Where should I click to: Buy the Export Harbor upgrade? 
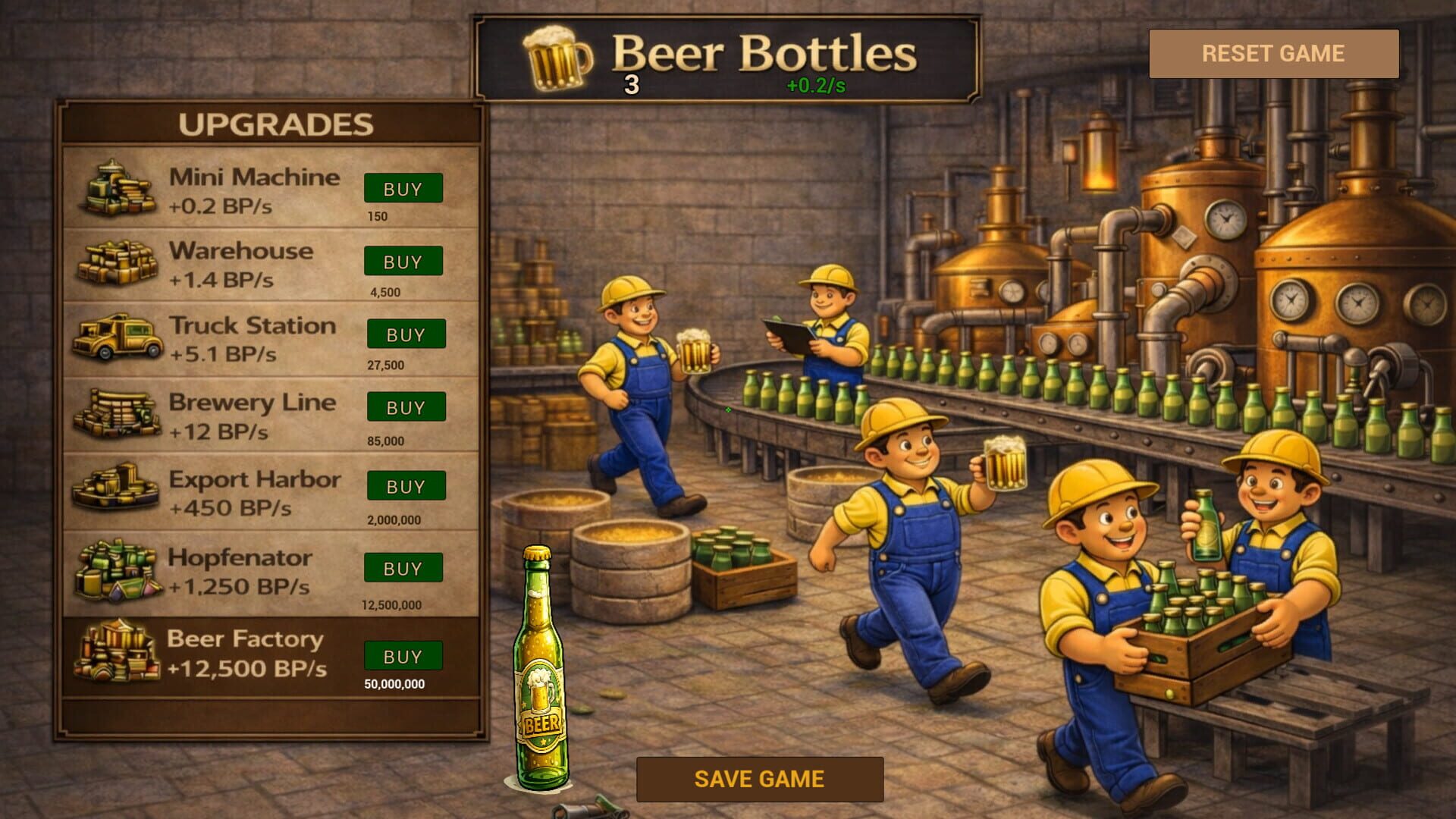pos(406,487)
